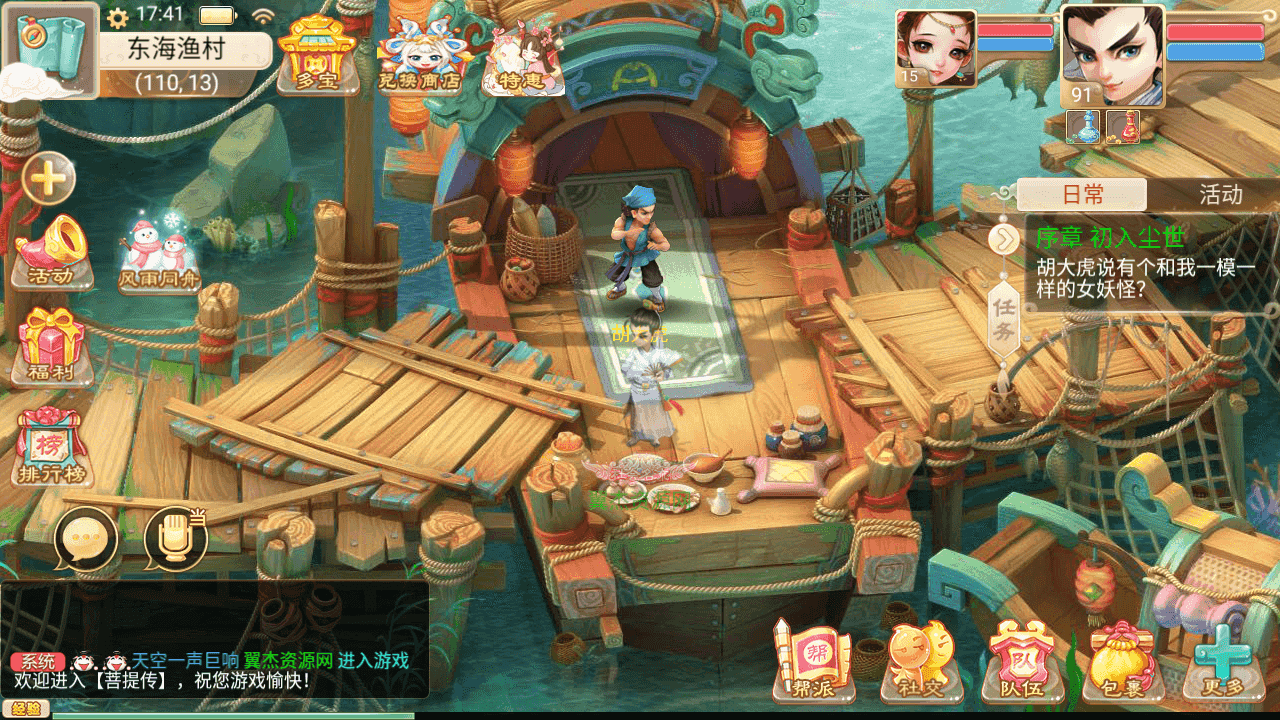
Task: Switch to the 日常 daily tab
Action: tap(1082, 194)
